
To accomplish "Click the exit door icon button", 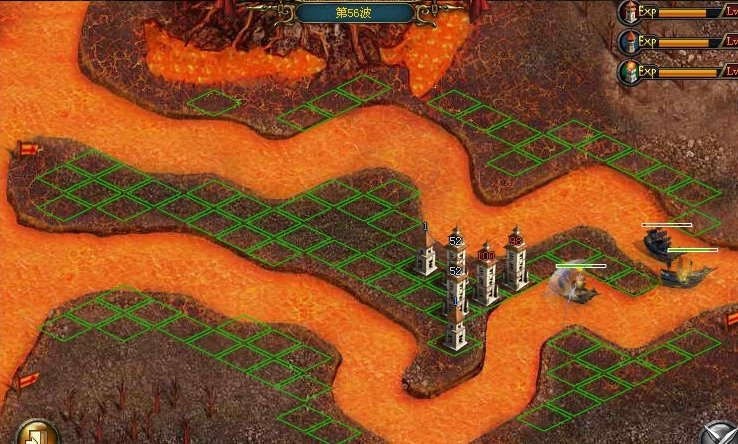I will (x=35, y=434).
